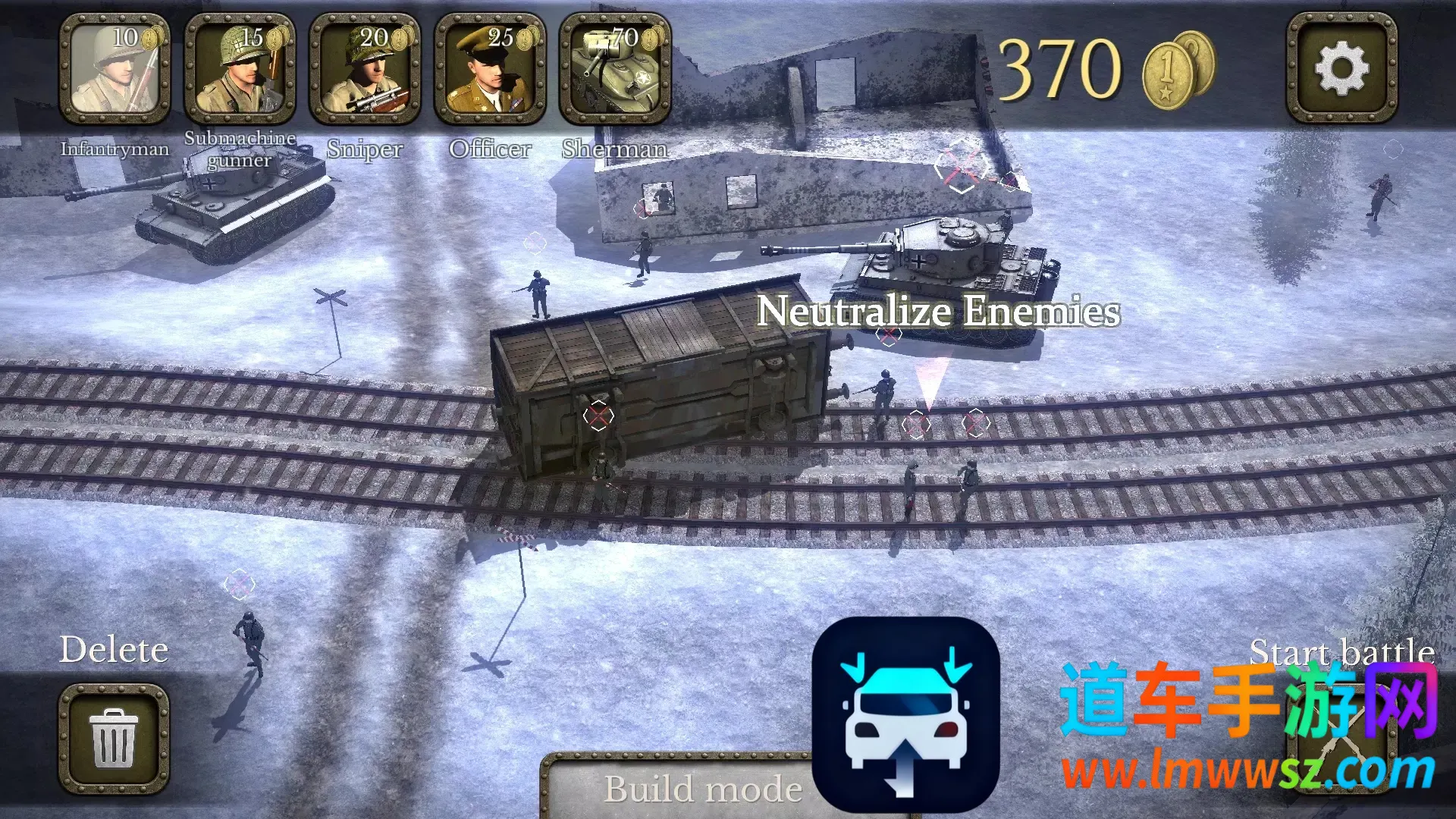This screenshot has height=819, width=1456.
Task: Open the gear settings menu
Action: (1341, 68)
